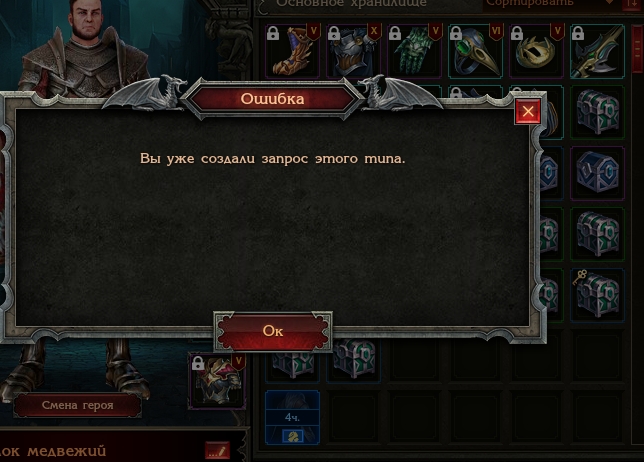Select the green bladed weapon slot
Screen dimensions: 644x462
pyautogui.click(x=597, y=51)
